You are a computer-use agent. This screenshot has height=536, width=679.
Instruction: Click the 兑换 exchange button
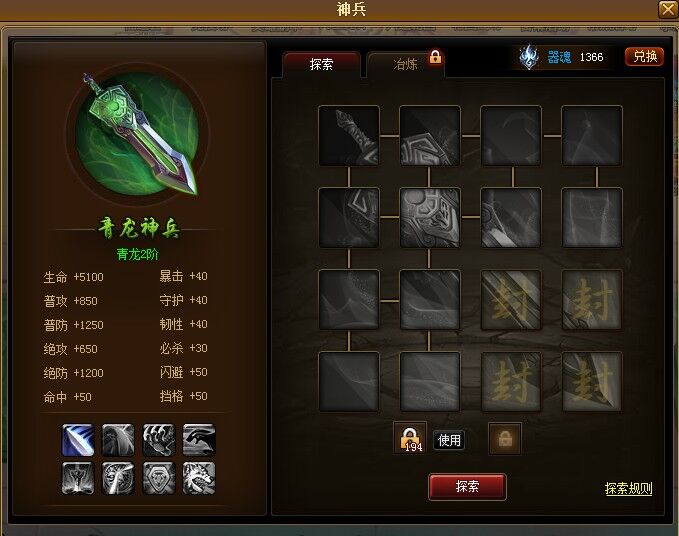coord(645,57)
